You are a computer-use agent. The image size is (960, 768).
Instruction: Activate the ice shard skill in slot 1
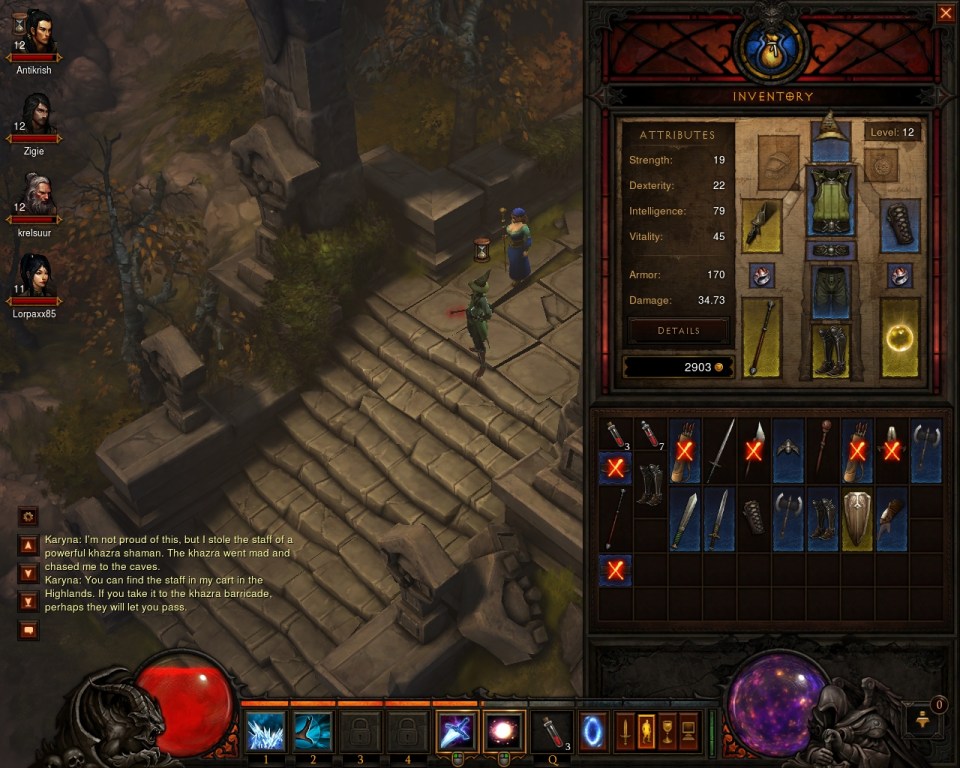265,731
